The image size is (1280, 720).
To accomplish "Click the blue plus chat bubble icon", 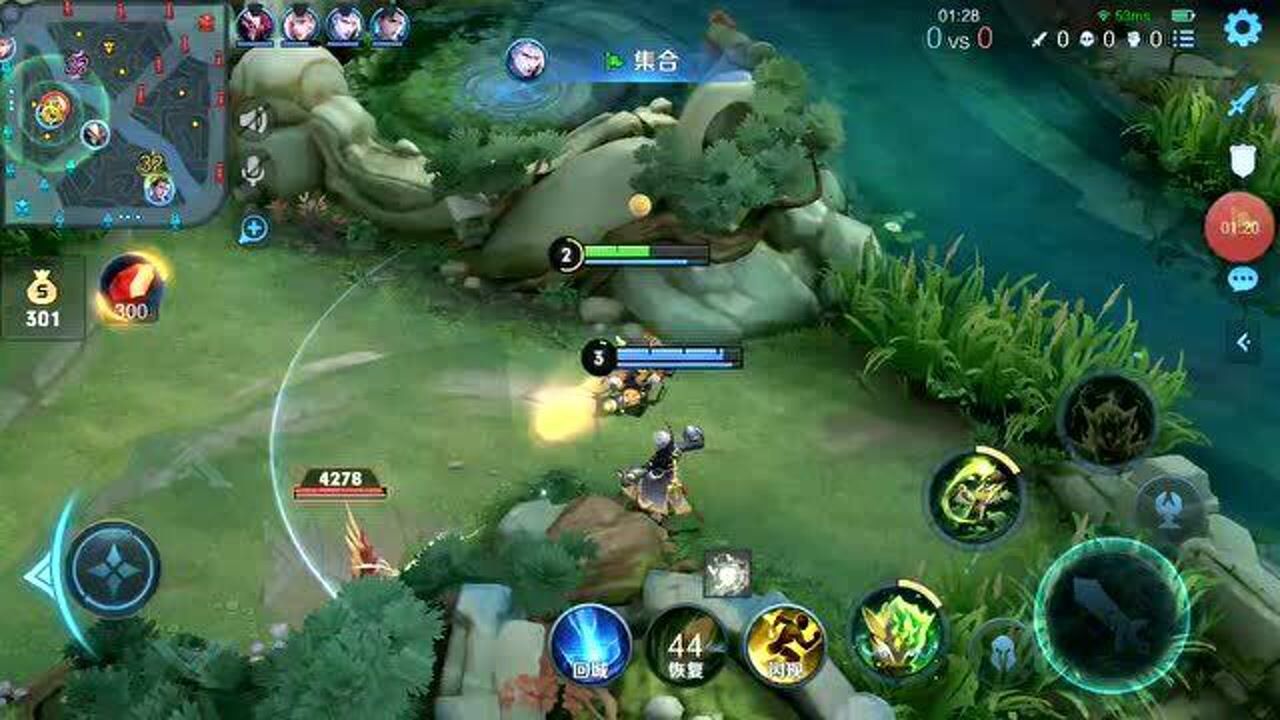I will tap(253, 229).
